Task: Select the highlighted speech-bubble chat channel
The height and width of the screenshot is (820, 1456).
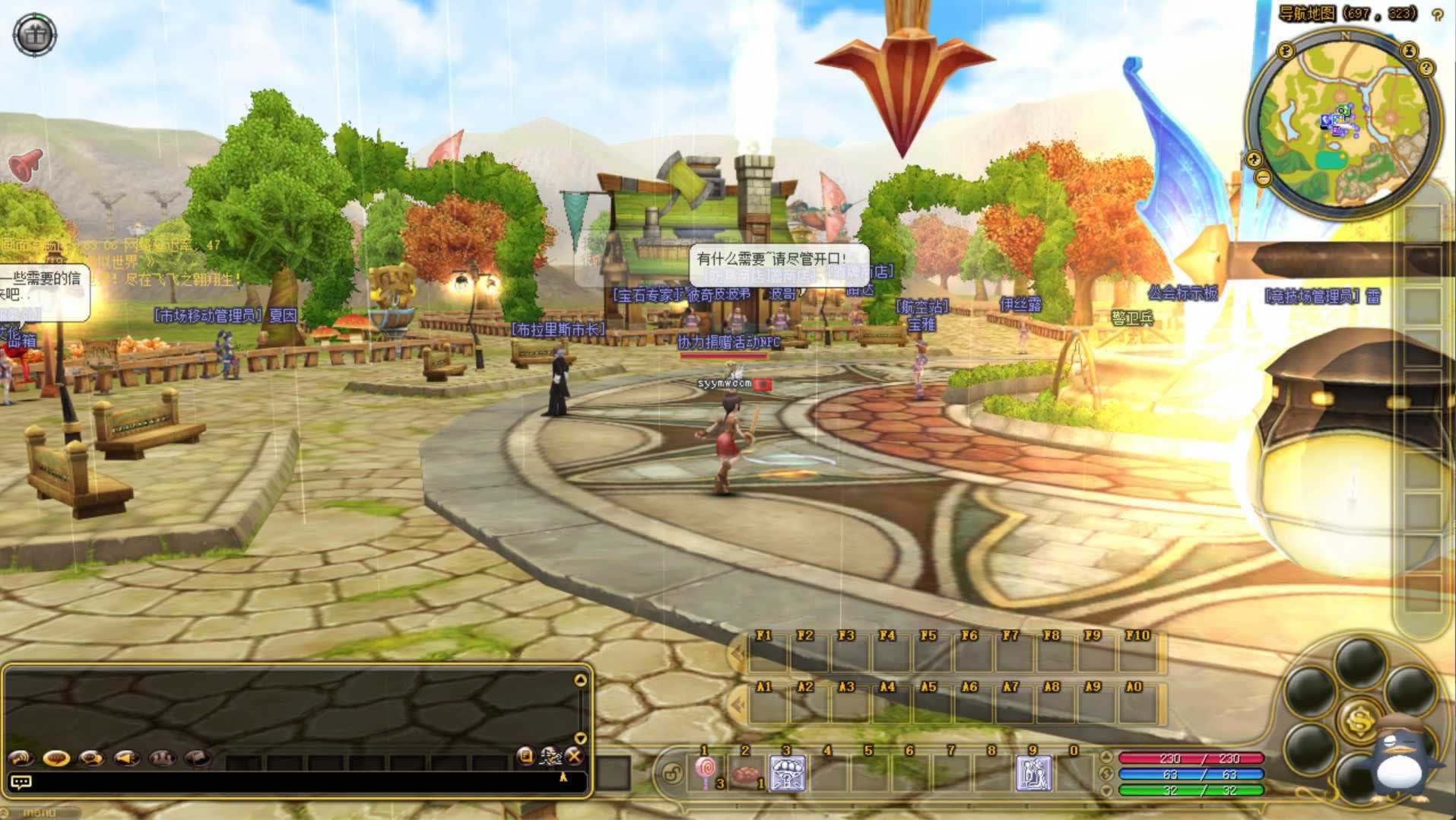Action: 56,758
